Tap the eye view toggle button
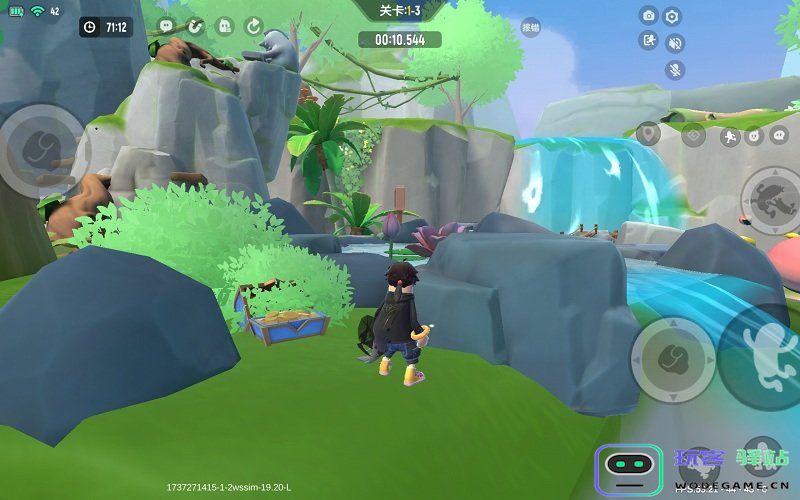The height and width of the screenshot is (500, 800). click(x=694, y=136)
